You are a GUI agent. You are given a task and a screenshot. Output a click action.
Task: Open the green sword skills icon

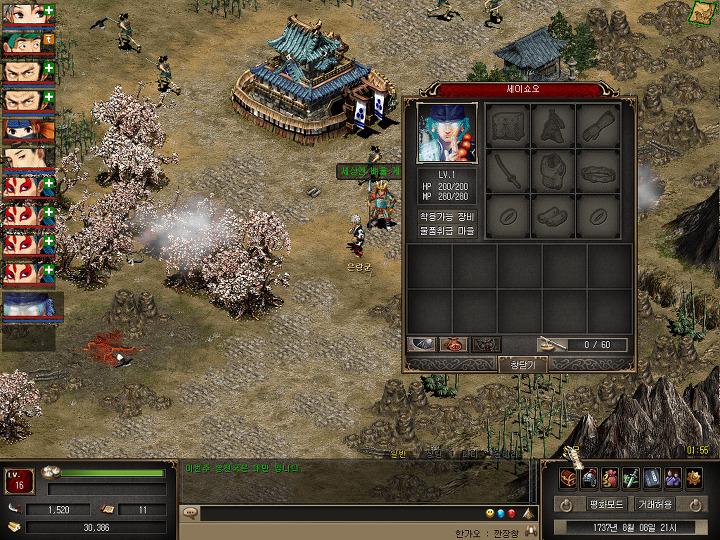630,478
